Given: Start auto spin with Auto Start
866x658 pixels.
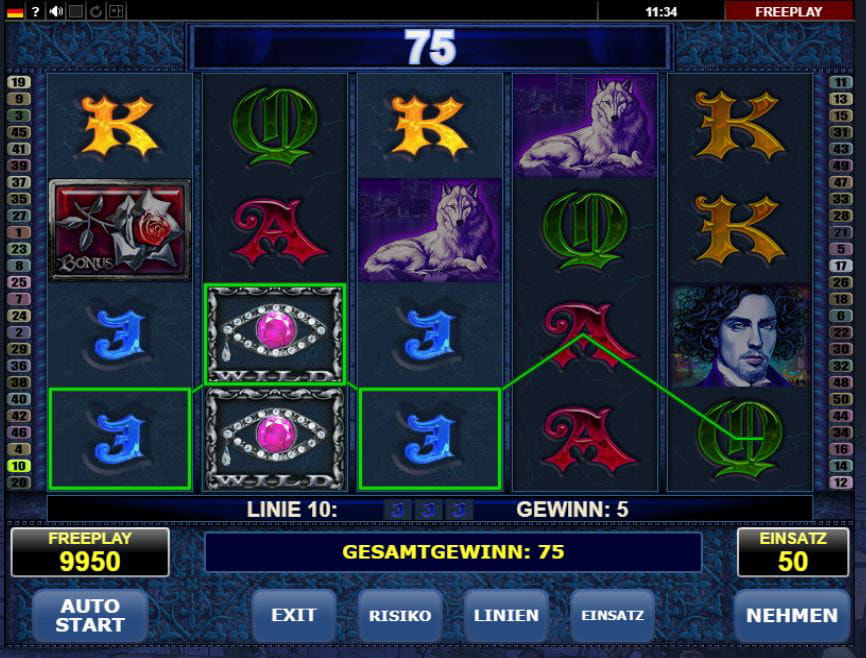Looking at the screenshot, I should 90,615.
